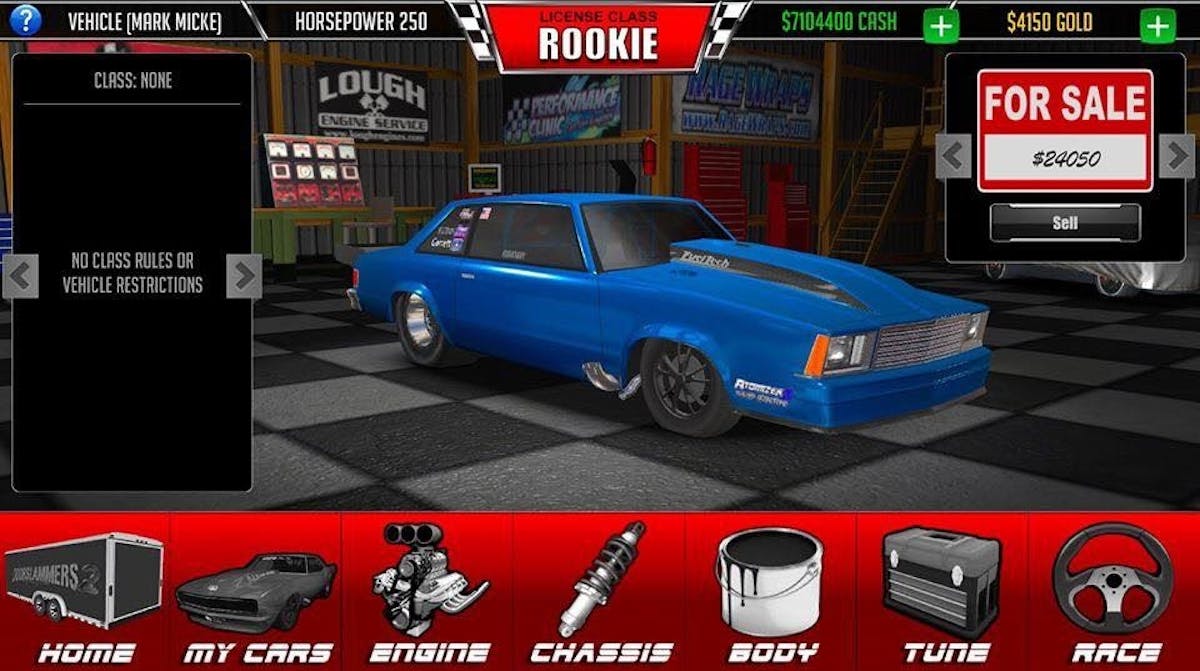1200x671 pixels.
Task: Add more cash with the green plus
Action: [940, 24]
